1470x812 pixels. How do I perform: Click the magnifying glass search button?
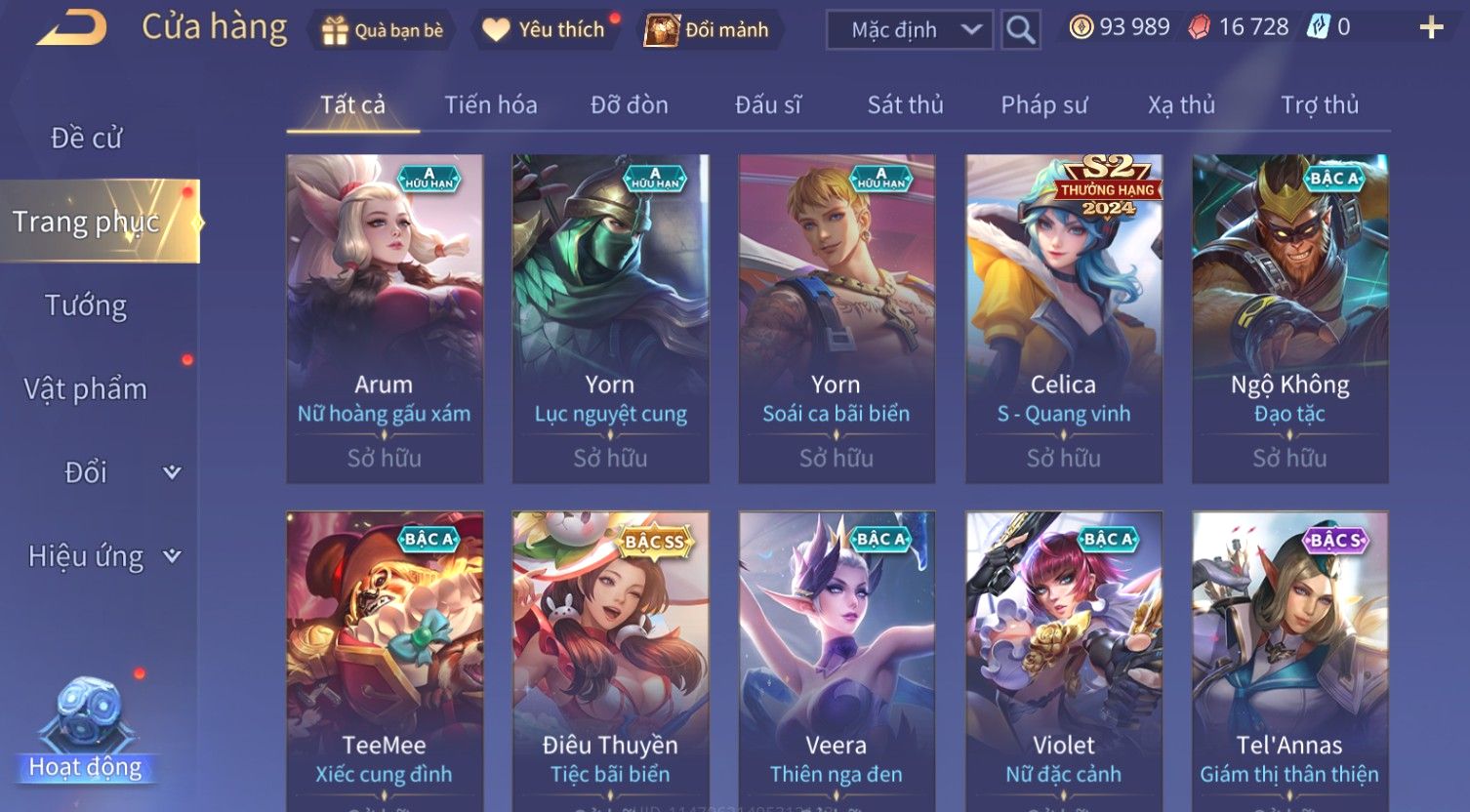point(1021,30)
